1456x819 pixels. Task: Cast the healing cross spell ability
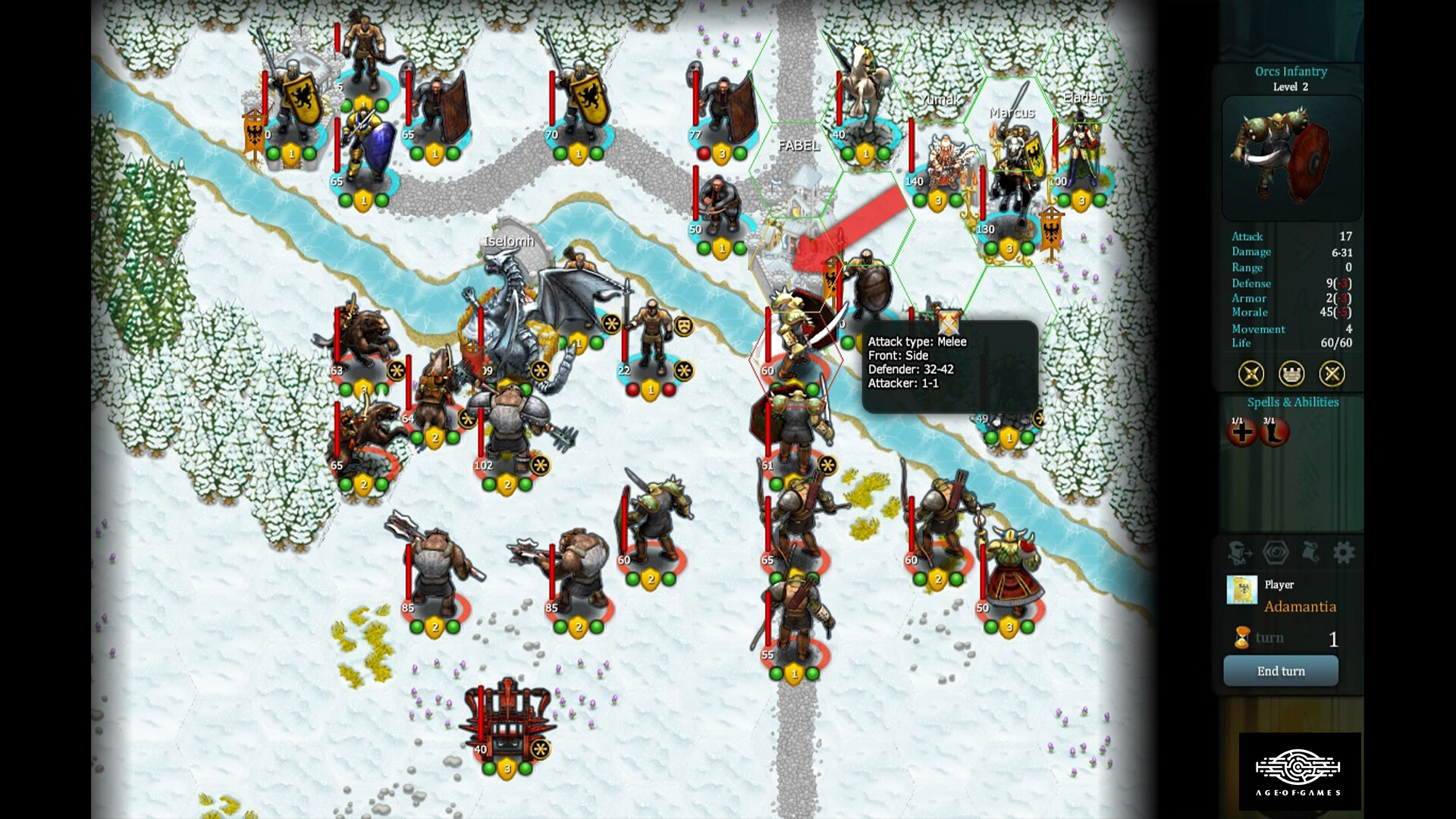click(1242, 432)
